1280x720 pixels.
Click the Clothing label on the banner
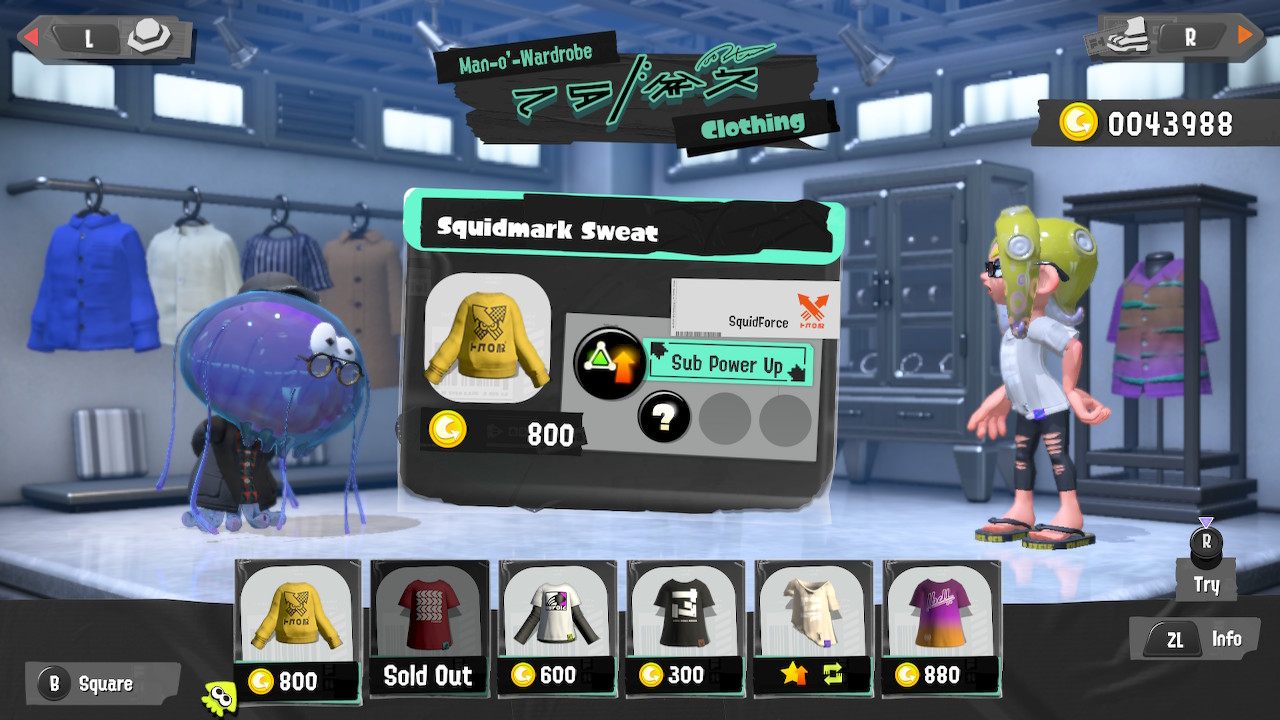click(754, 126)
